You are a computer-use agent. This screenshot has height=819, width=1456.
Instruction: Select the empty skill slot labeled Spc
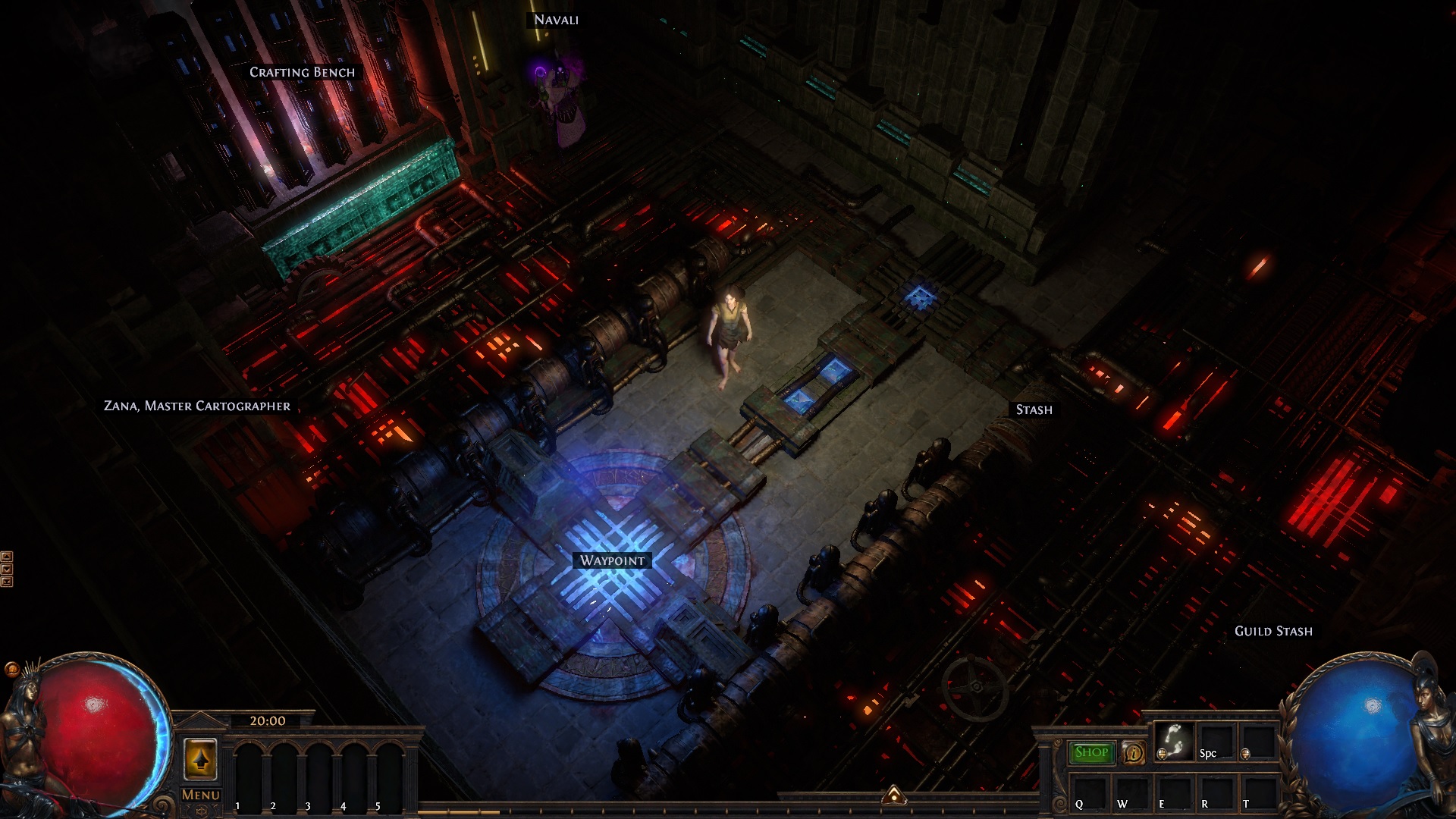click(1216, 742)
